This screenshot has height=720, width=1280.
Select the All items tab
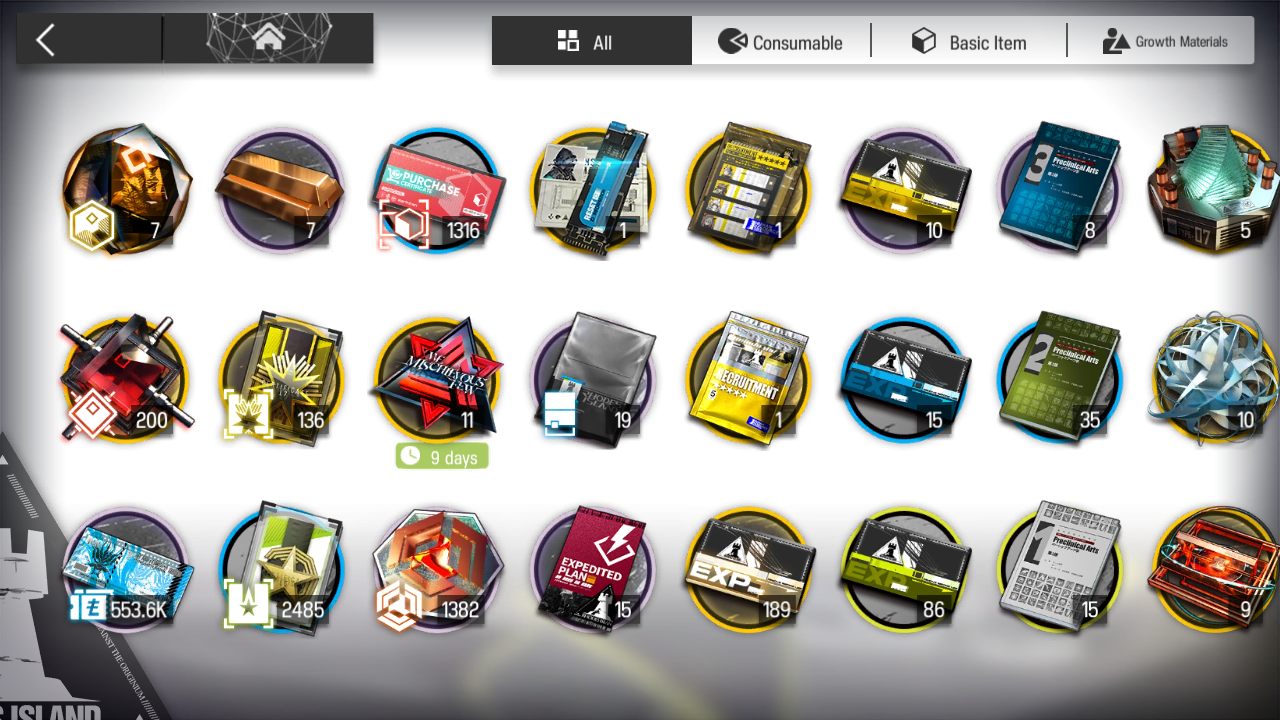pyautogui.click(x=591, y=42)
